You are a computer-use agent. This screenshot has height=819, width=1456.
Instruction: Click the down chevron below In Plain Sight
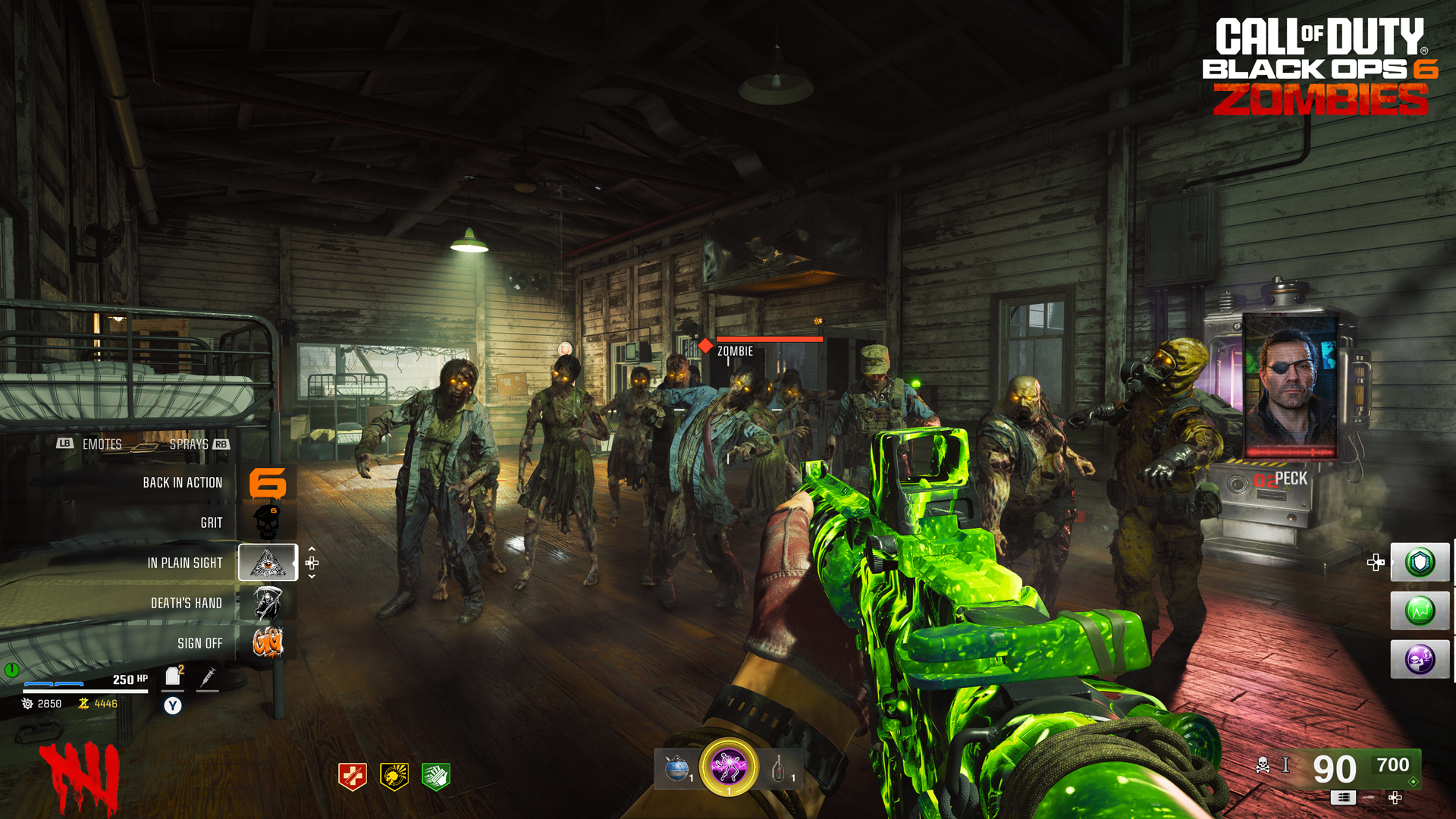tap(313, 574)
